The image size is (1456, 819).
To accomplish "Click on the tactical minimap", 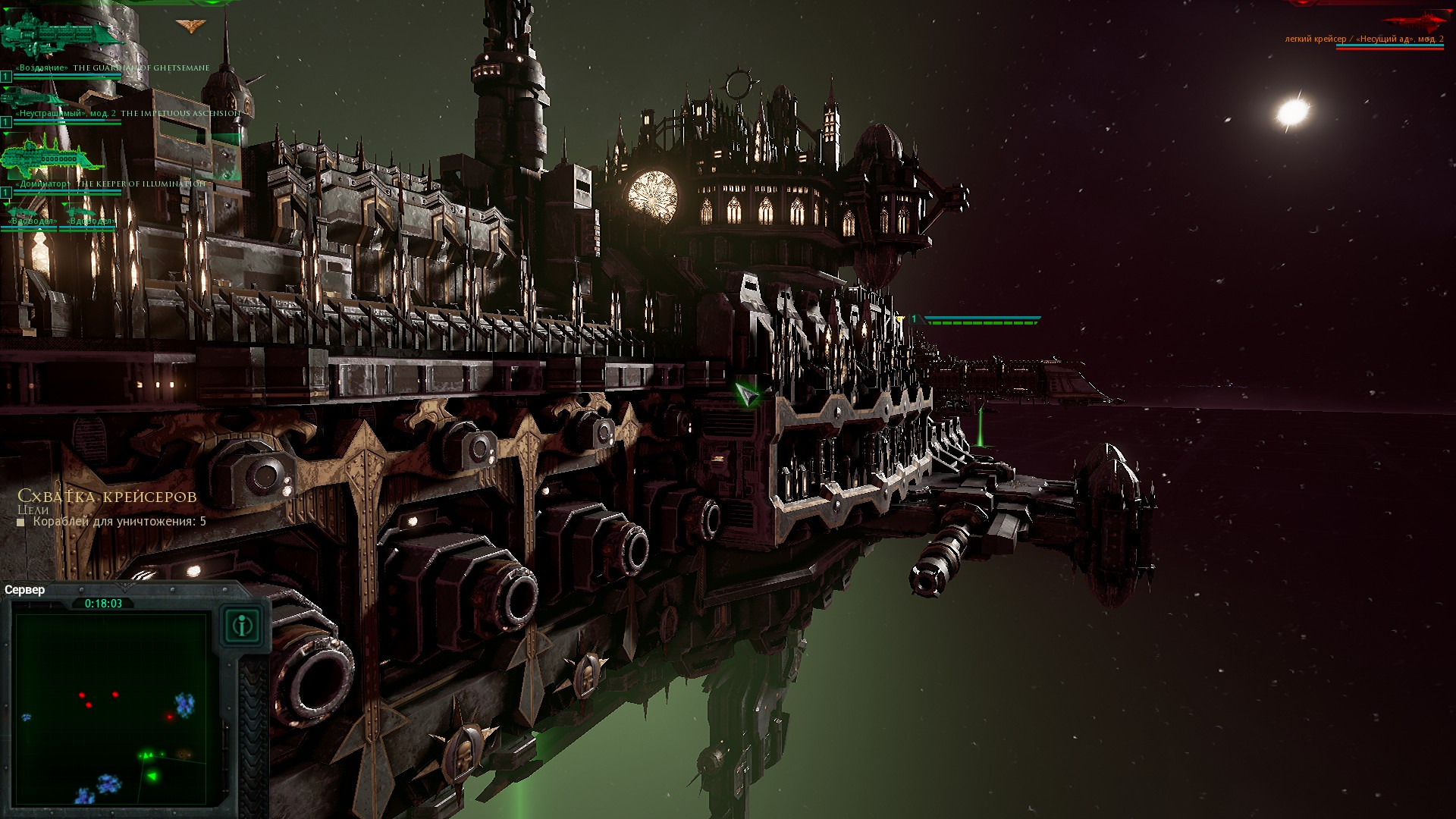I will (111, 709).
